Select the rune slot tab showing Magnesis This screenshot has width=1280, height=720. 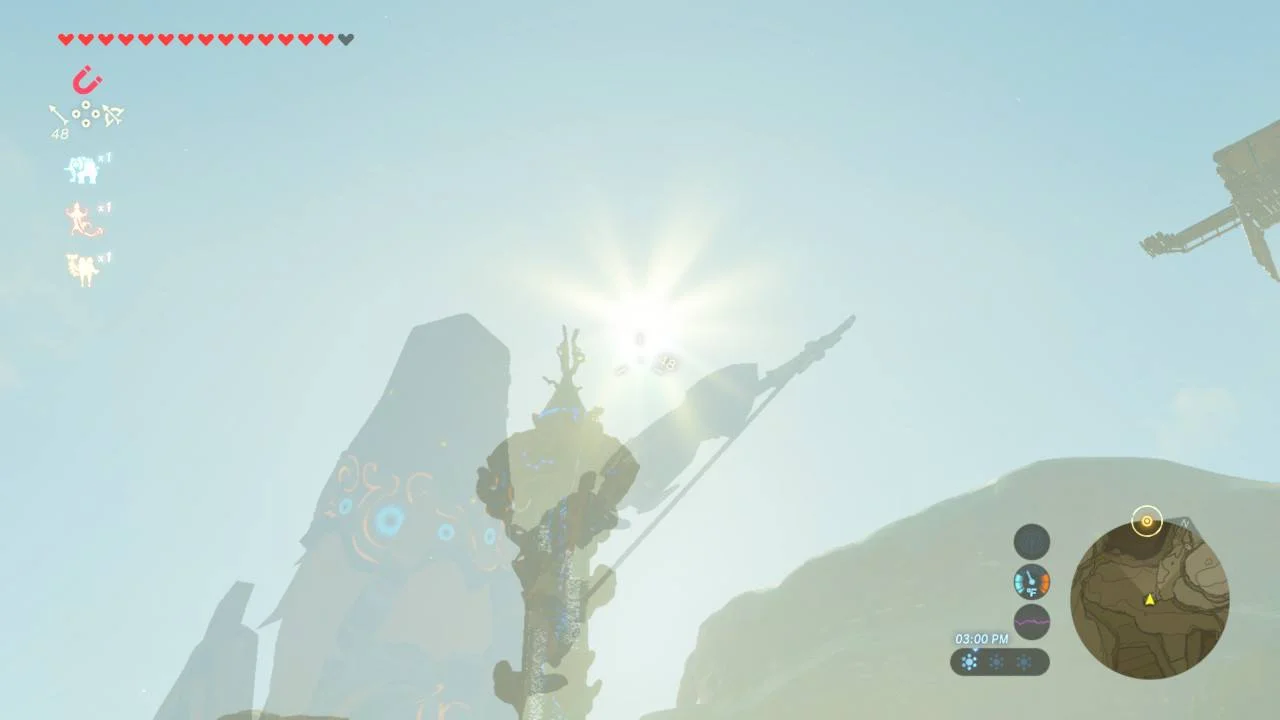pyautogui.click(x=86, y=80)
